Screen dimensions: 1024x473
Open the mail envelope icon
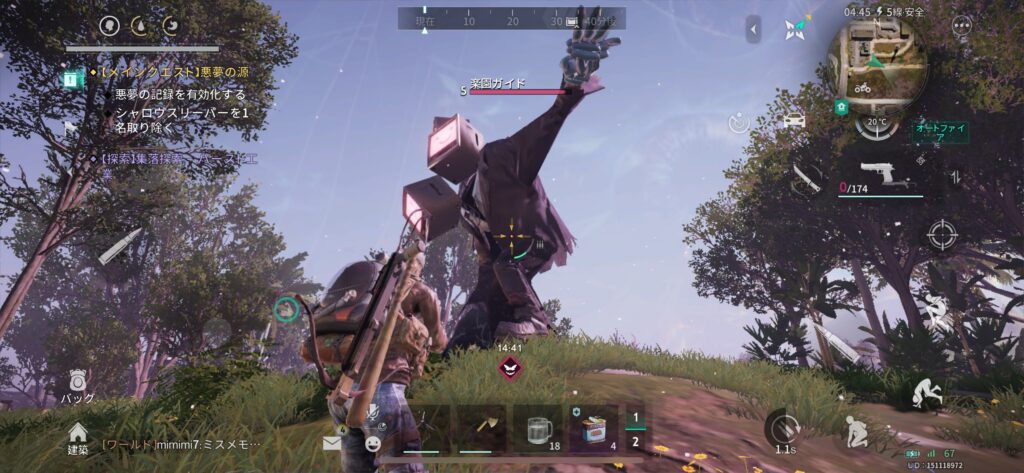tap(332, 442)
